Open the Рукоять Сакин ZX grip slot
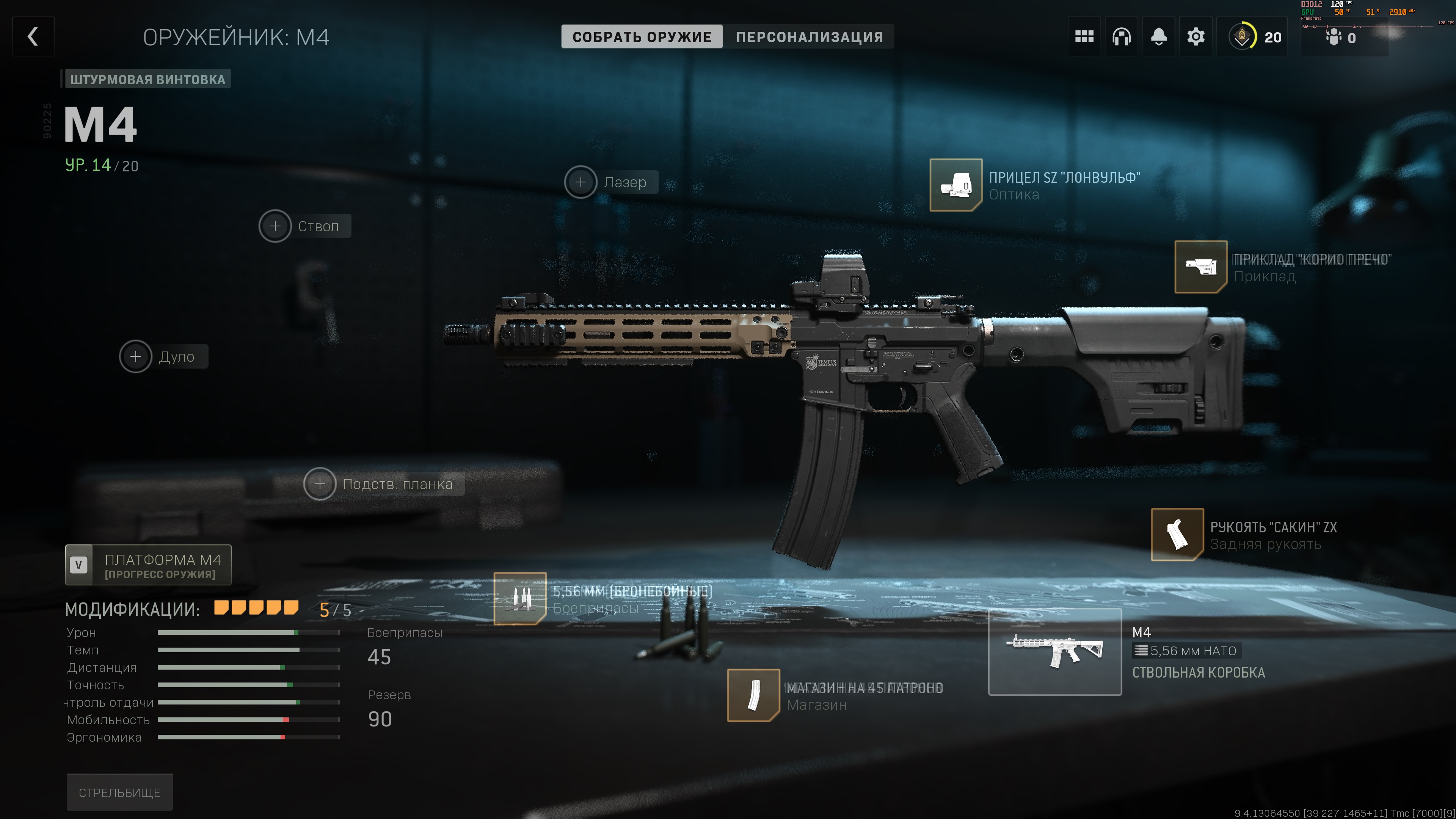This screenshot has height=819, width=1456. click(1177, 534)
